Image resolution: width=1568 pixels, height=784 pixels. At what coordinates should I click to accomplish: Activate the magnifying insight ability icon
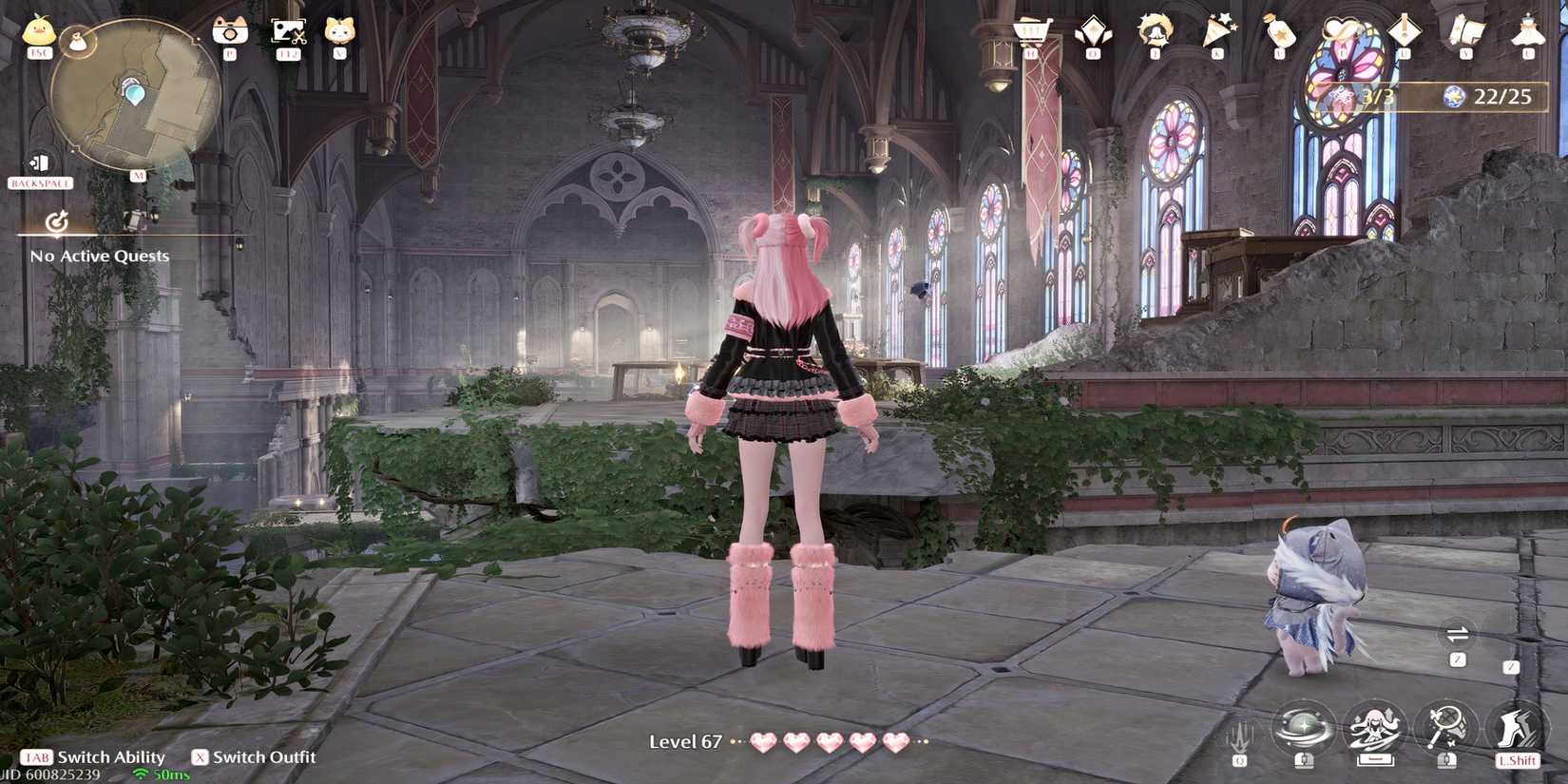click(x=1444, y=724)
